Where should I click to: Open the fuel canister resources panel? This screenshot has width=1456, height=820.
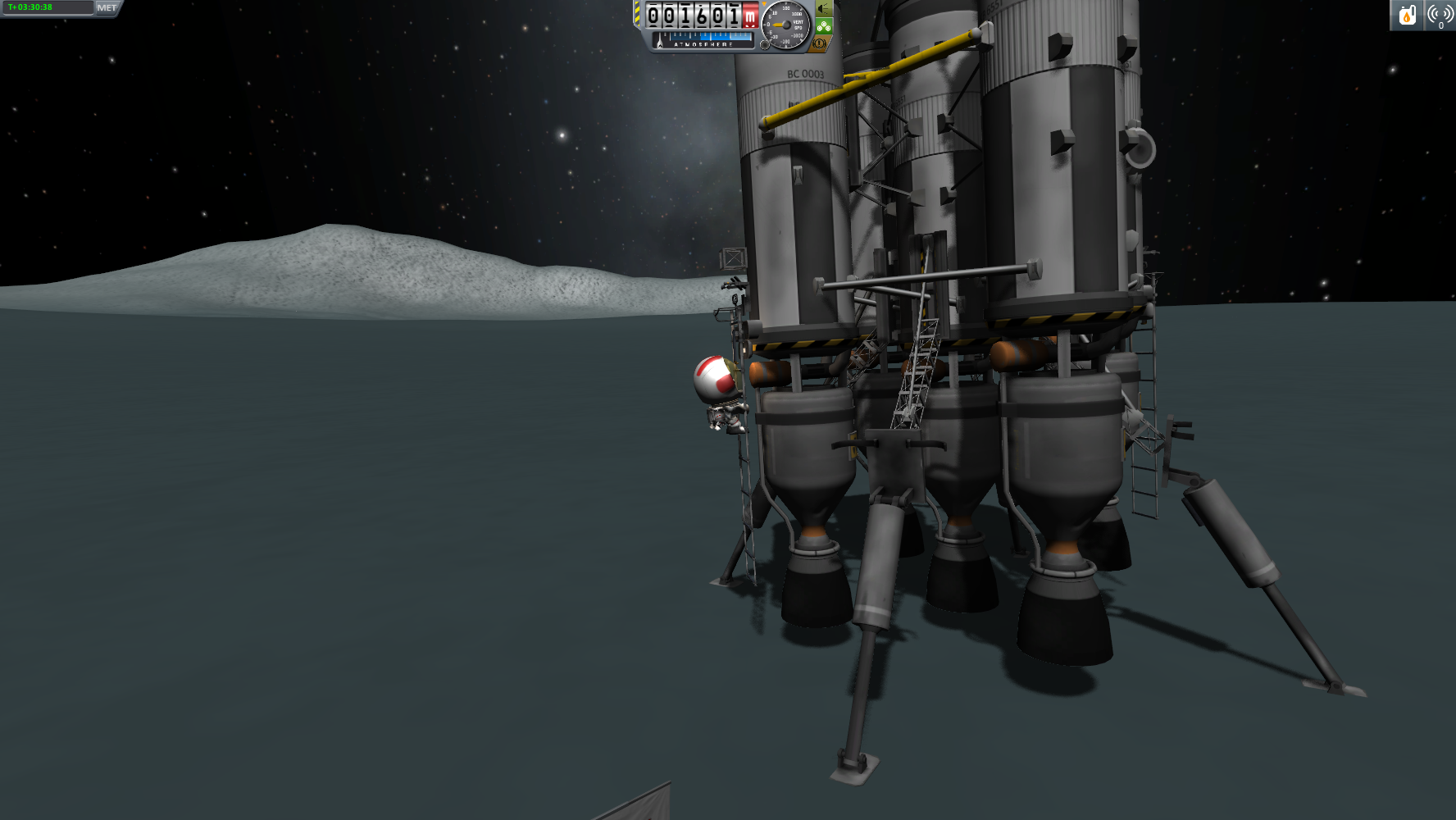[x=1407, y=16]
